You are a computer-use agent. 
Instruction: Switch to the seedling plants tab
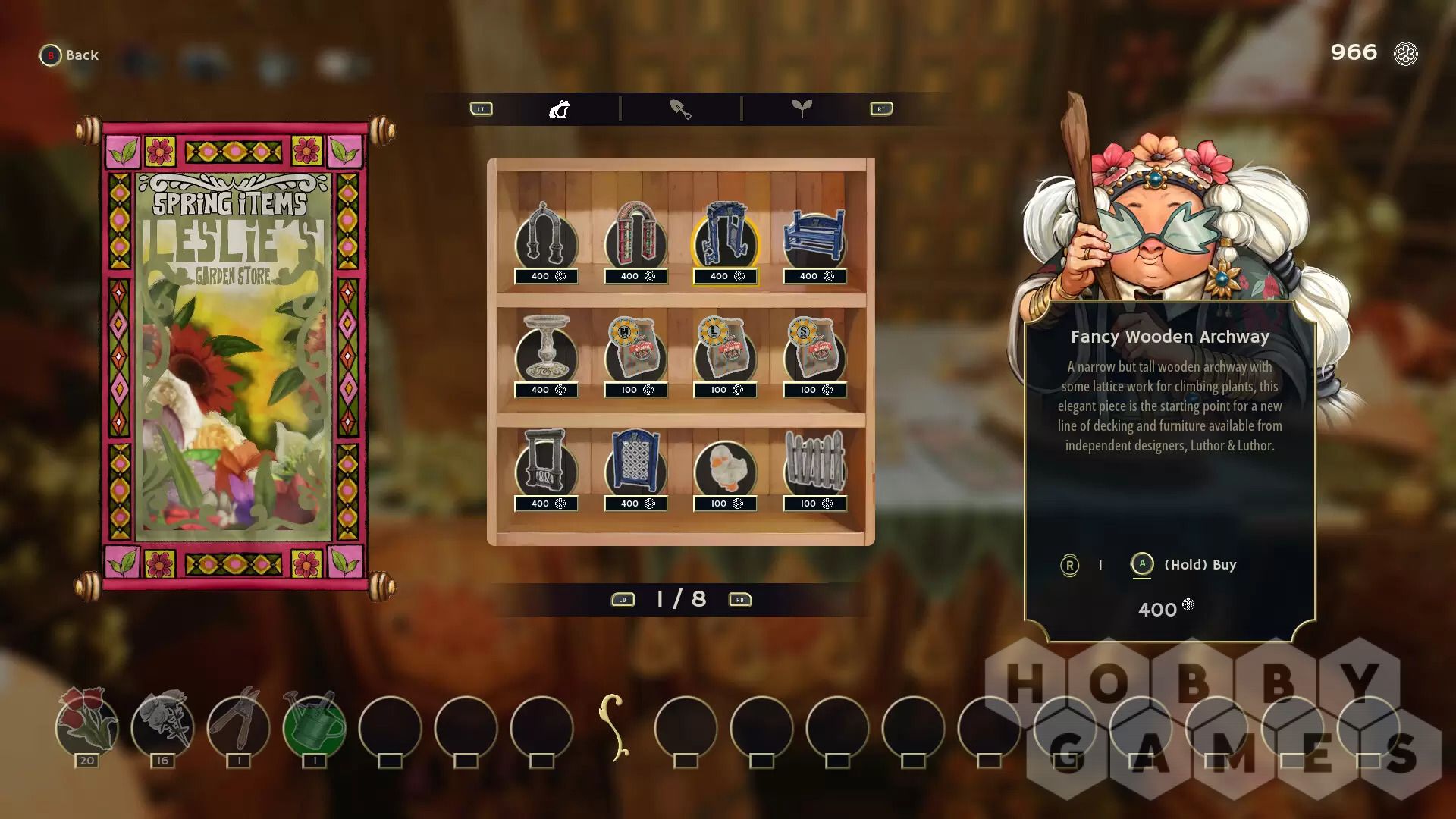pyautogui.click(x=802, y=109)
